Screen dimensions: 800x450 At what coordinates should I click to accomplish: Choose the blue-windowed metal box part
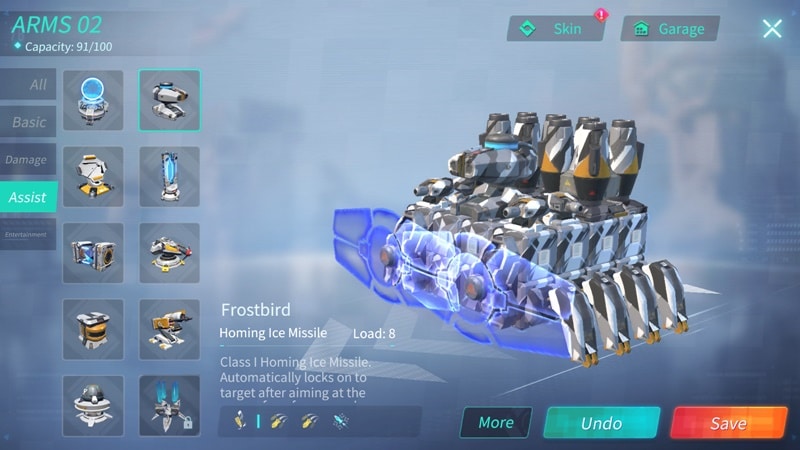tap(93, 253)
